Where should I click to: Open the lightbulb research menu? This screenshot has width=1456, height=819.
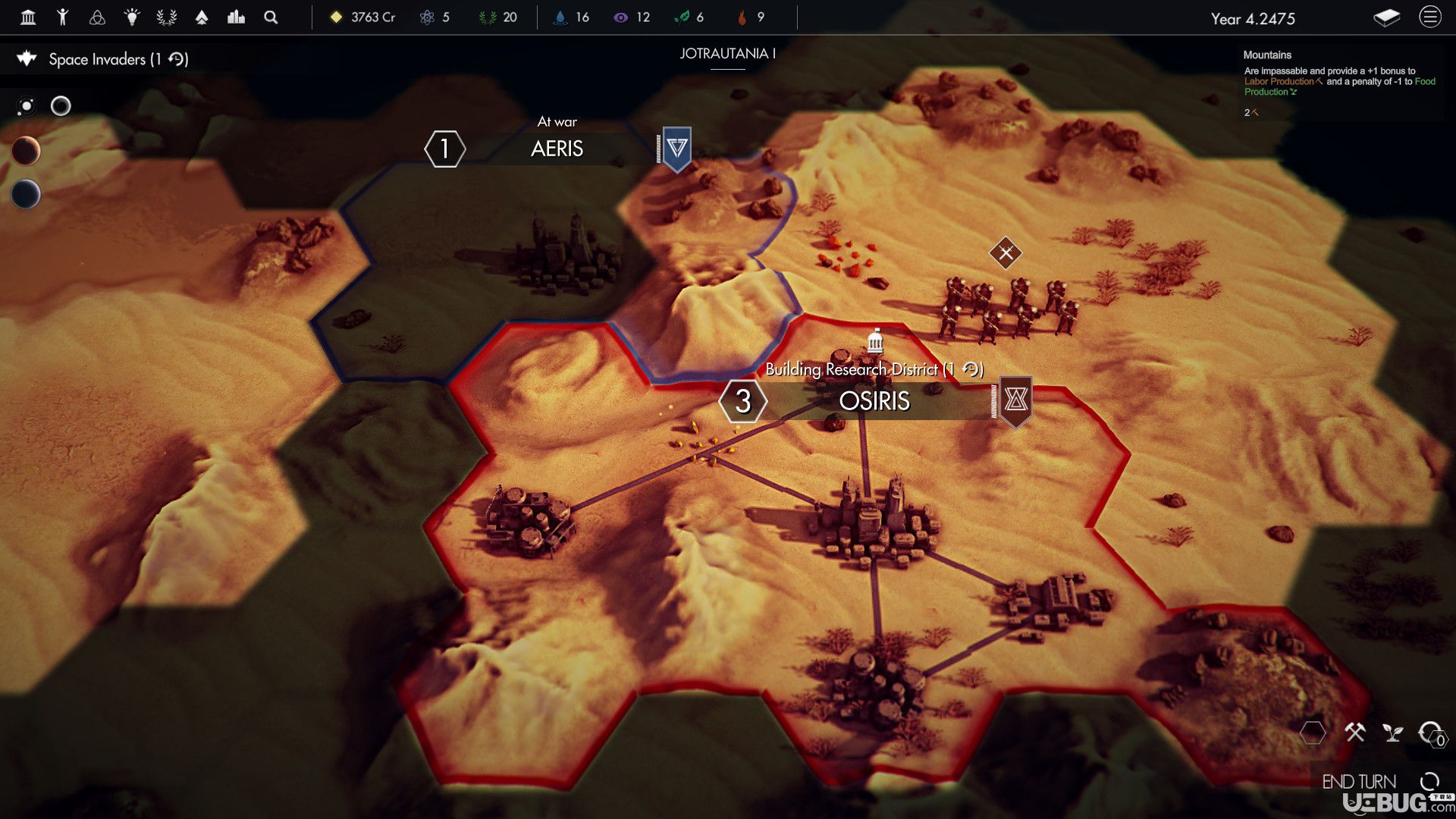(132, 17)
